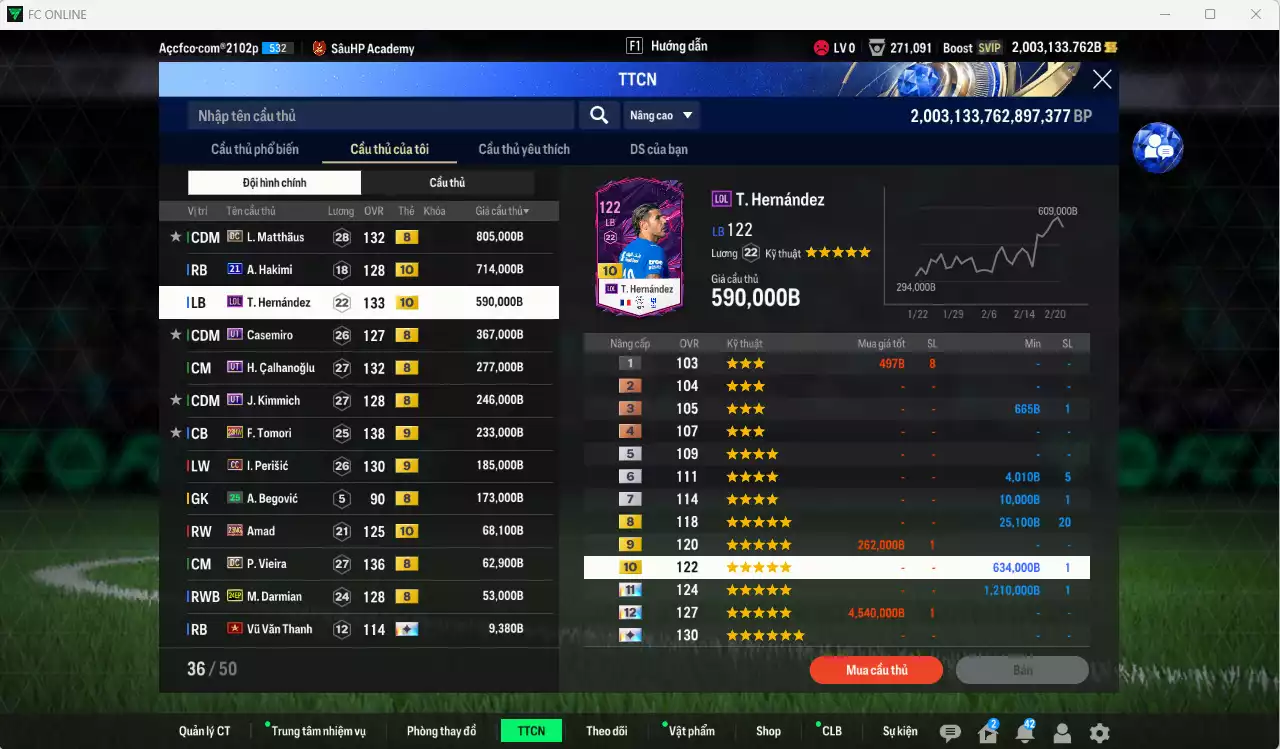Switch to the Cầu thủ phổ biến tab
The width and height of the screenshot is (1280, 749).
[254, 149]
